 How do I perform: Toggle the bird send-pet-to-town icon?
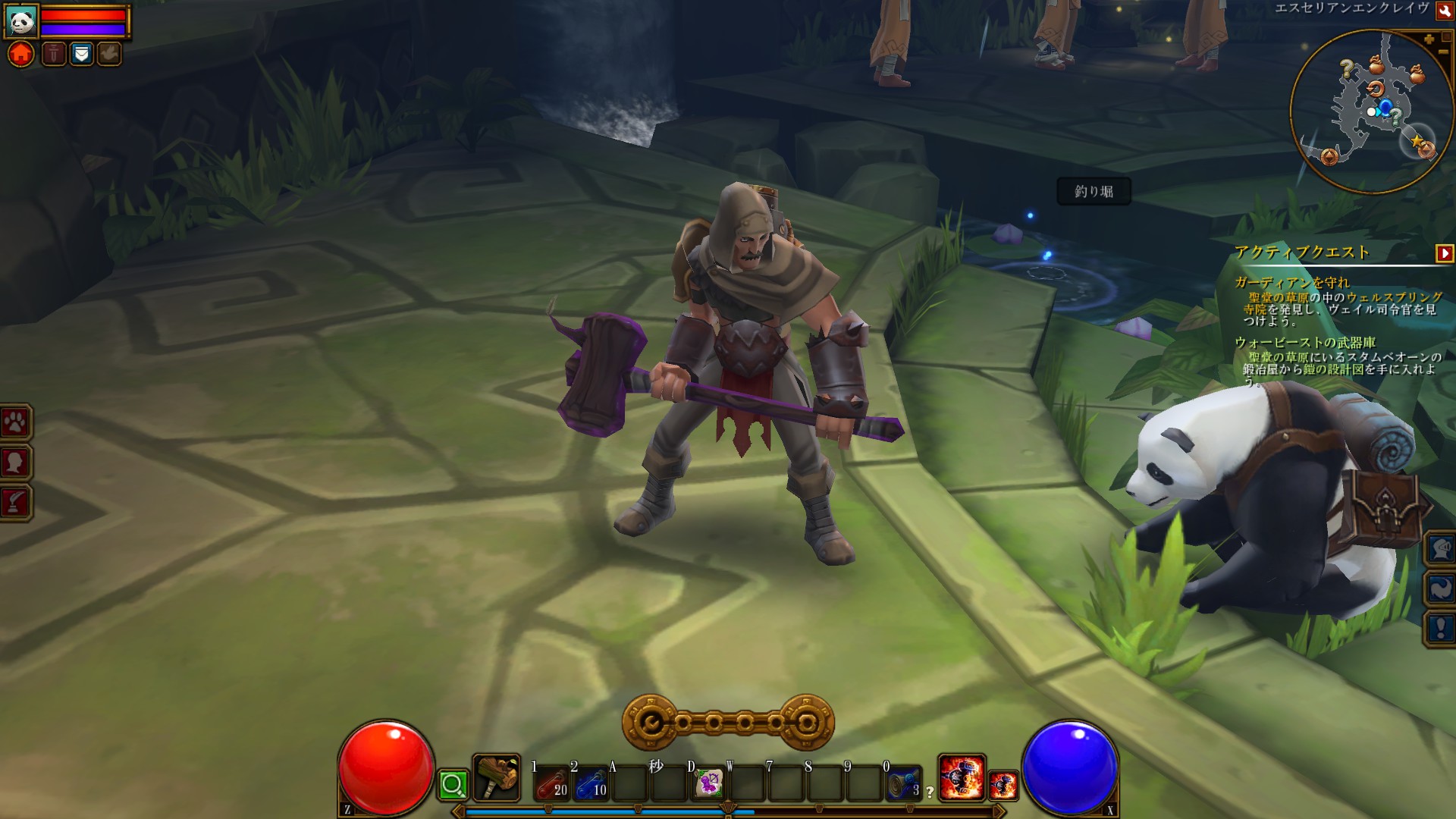[109, 54]
